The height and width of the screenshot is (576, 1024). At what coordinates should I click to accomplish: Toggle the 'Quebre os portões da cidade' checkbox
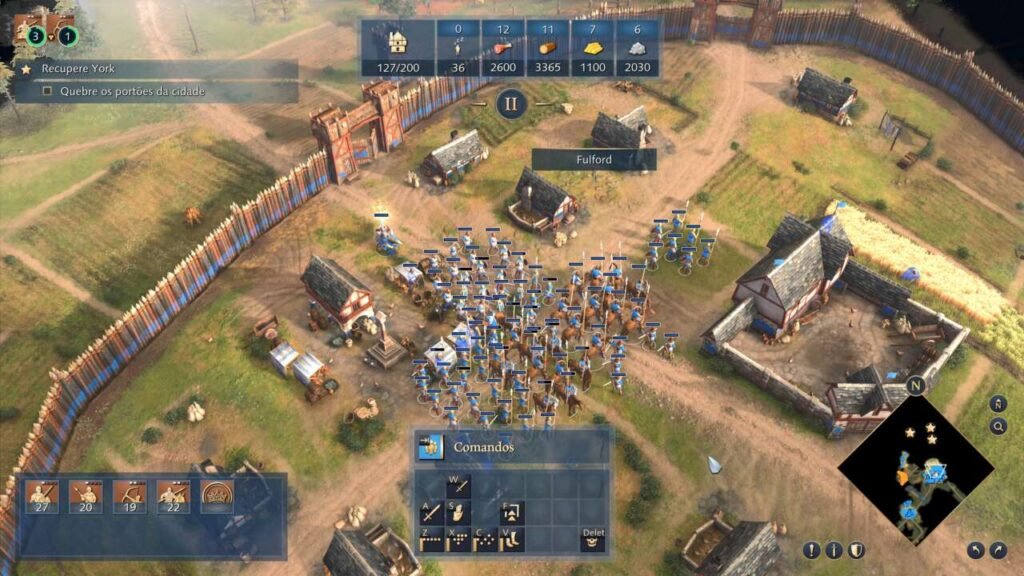[47, 92]
